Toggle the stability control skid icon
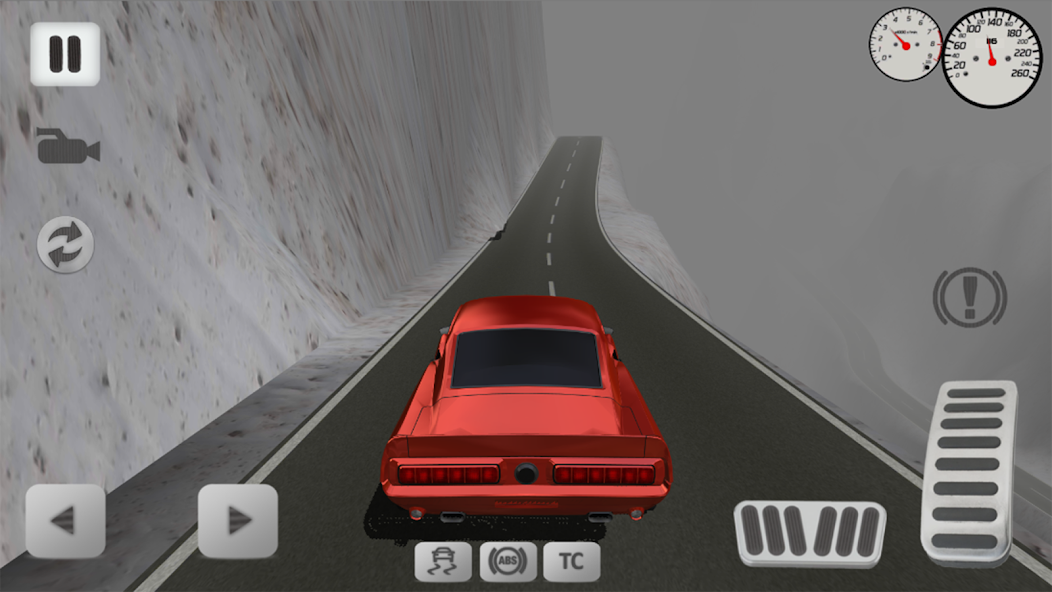Image resolution: width=1052 pixels, height=592 pixels. [x=443, y=562]
